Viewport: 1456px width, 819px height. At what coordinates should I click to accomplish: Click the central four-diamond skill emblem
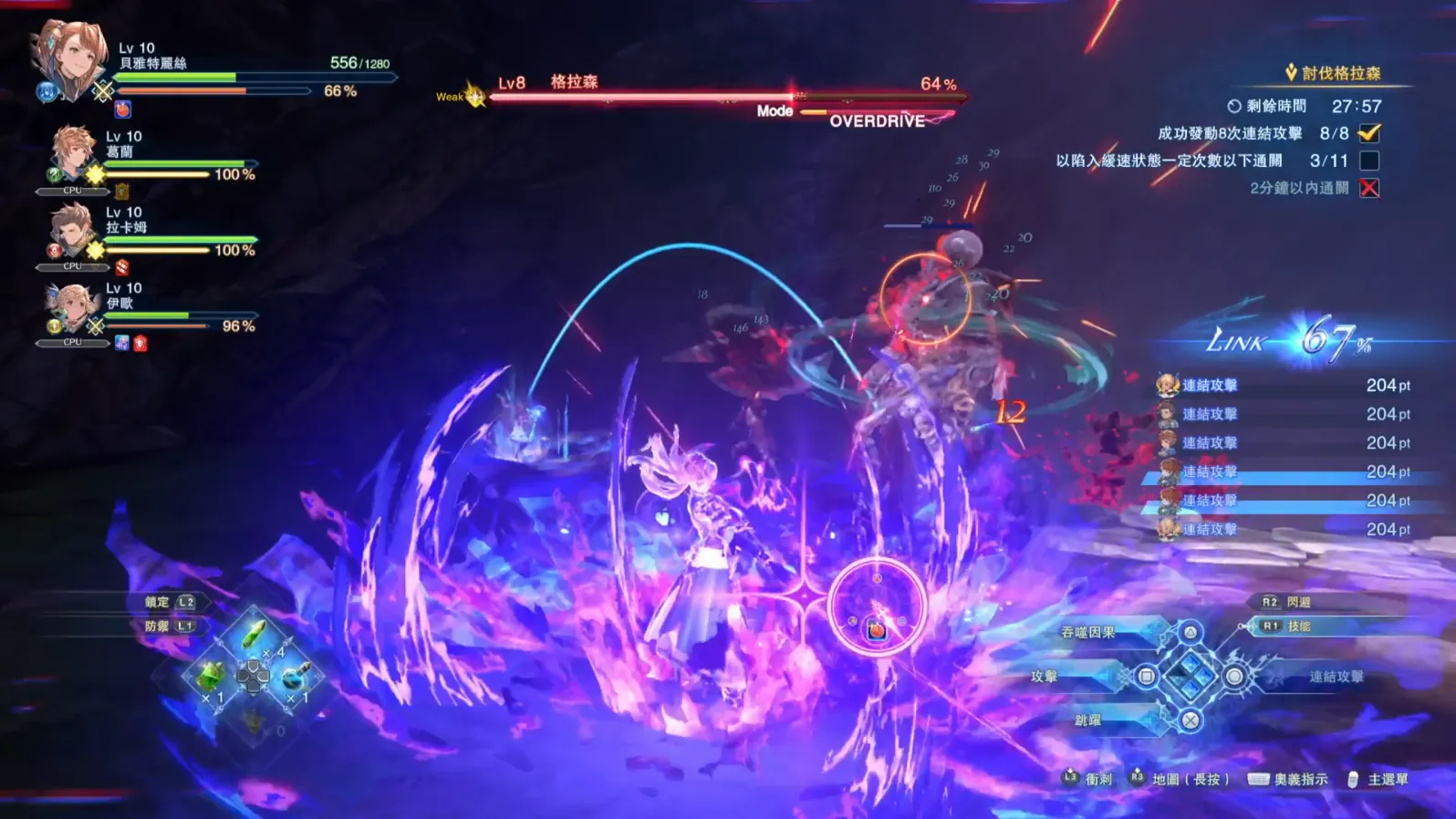point(1191,676)
